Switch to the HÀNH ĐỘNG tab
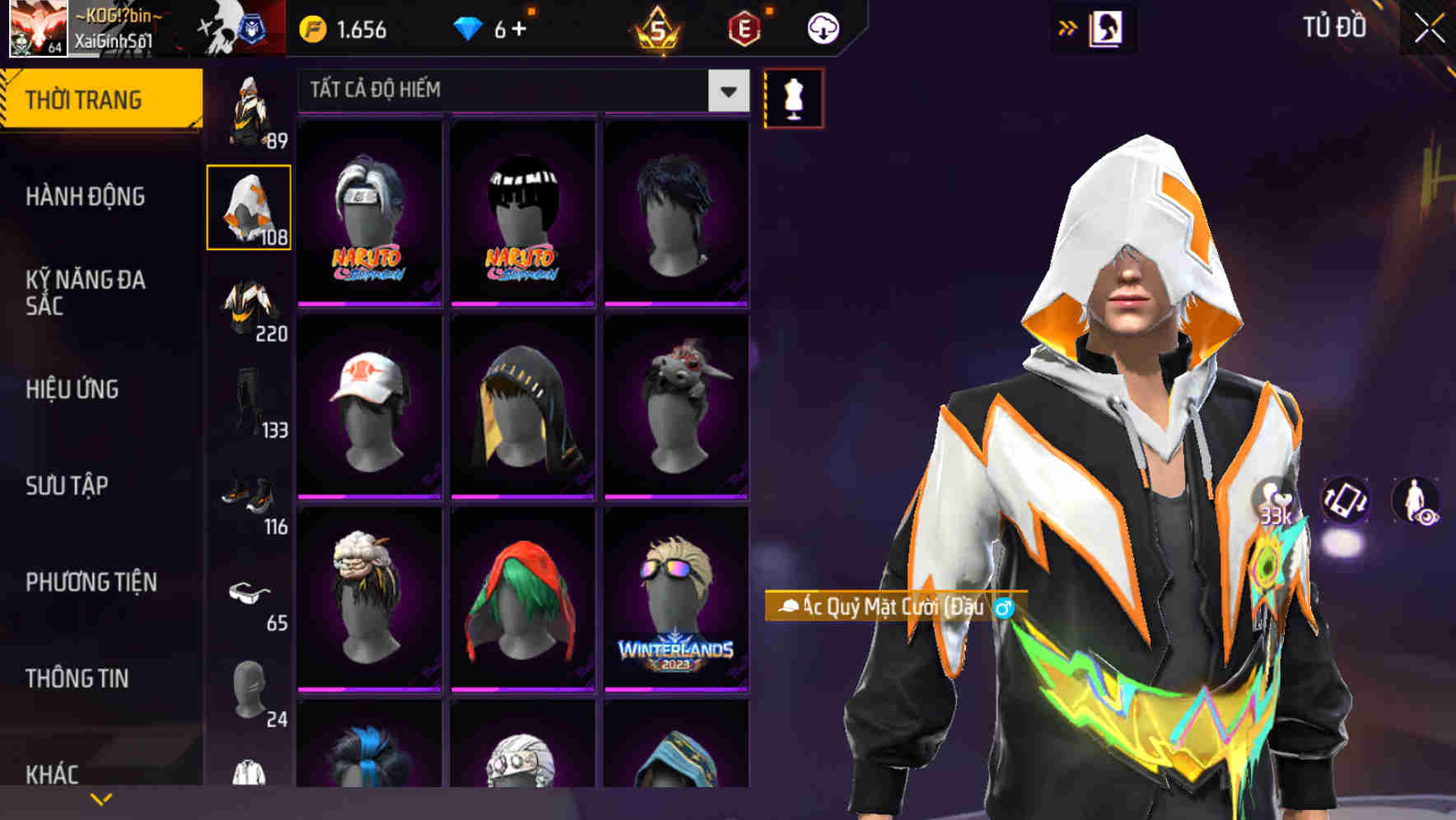Viewport: 1456px width, 820px height. pos(87,197)
